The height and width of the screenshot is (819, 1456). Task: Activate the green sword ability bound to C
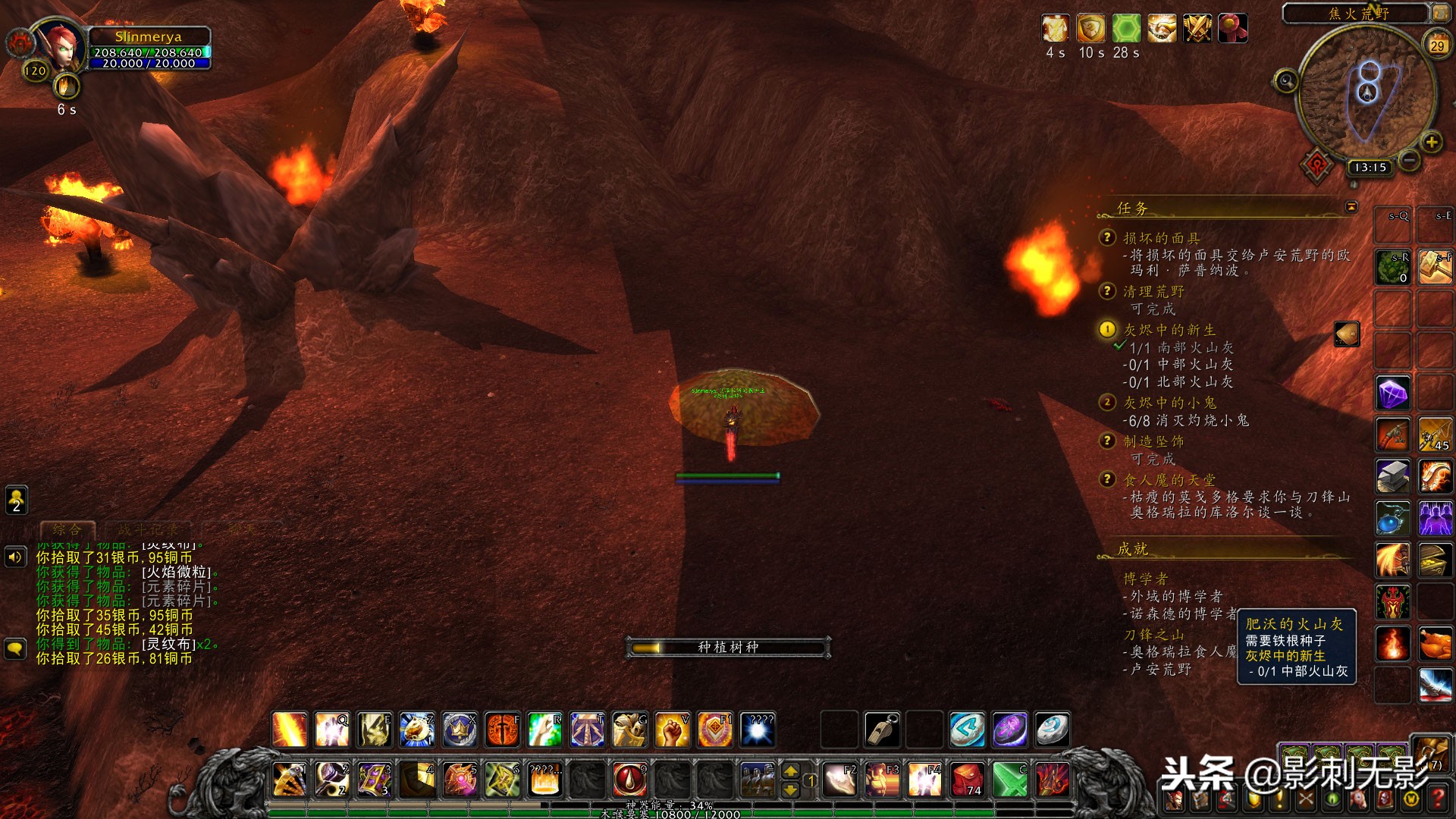click(1009, 779)
